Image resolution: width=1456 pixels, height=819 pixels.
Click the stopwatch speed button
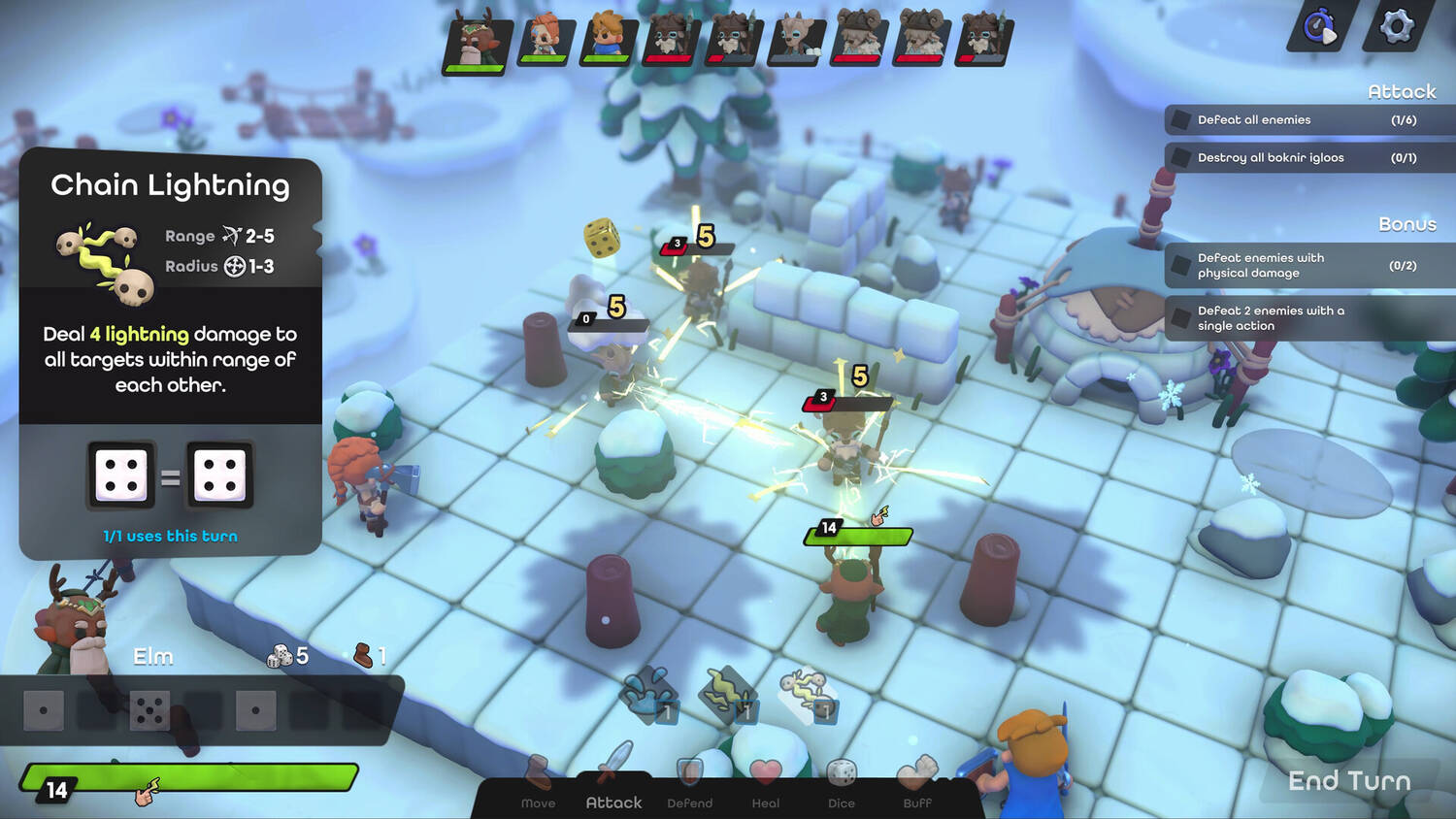1320,26
